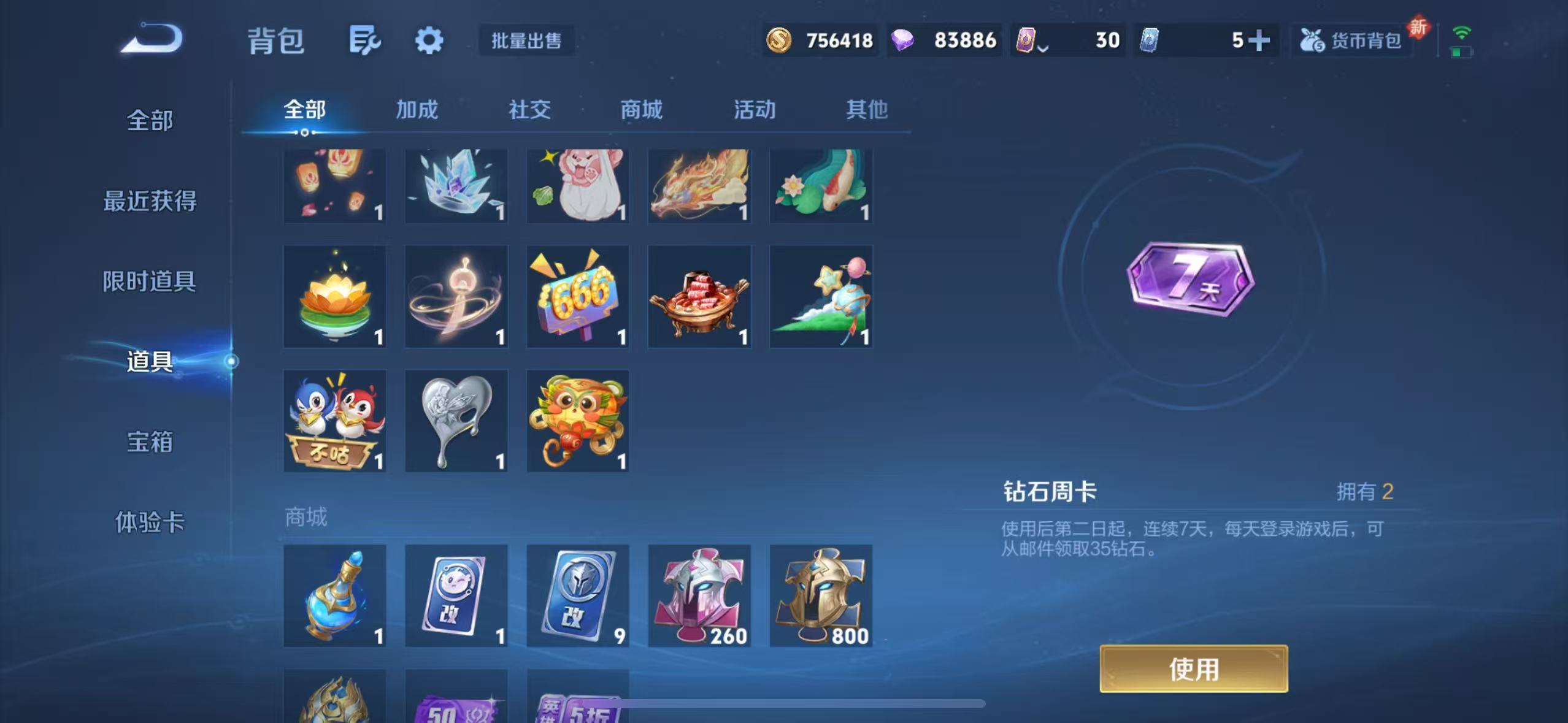Select 宝箱 in the left sidebar
The height and width of the screenshot is (723, 1568).
[x=149, y=443]
